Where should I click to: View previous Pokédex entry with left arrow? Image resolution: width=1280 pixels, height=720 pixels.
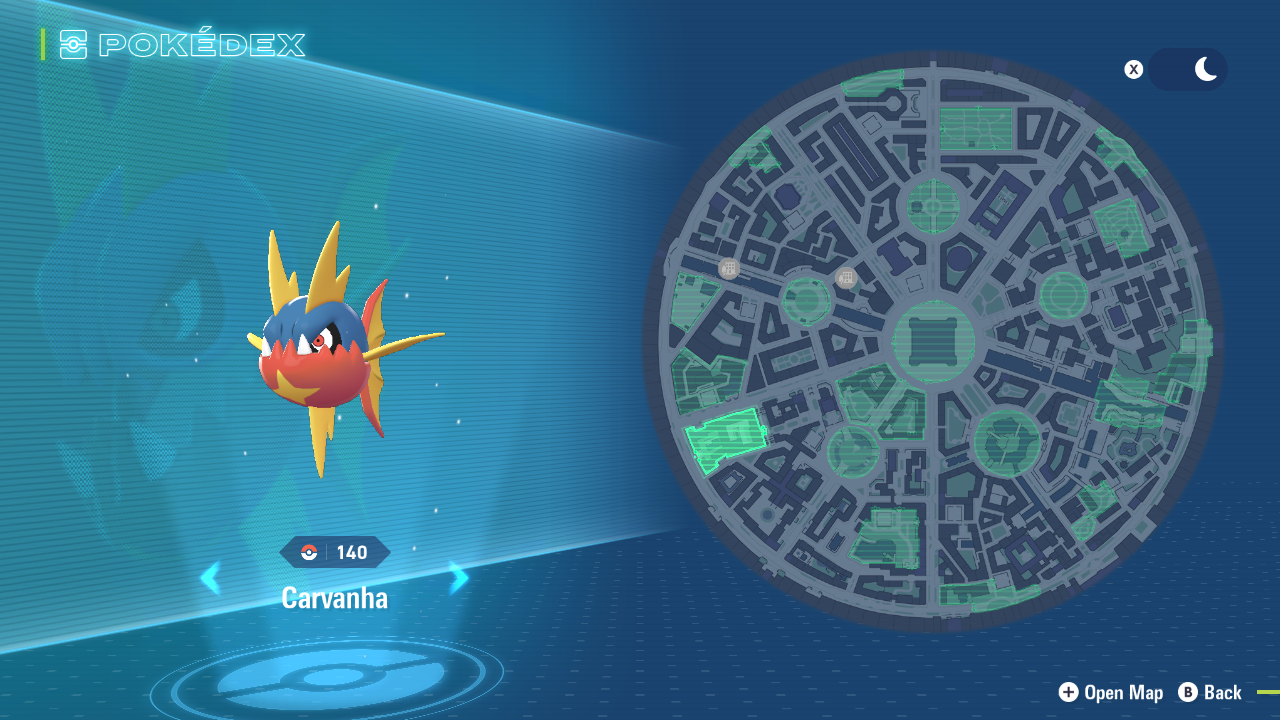pyautogui.click(x=211, y=577)
